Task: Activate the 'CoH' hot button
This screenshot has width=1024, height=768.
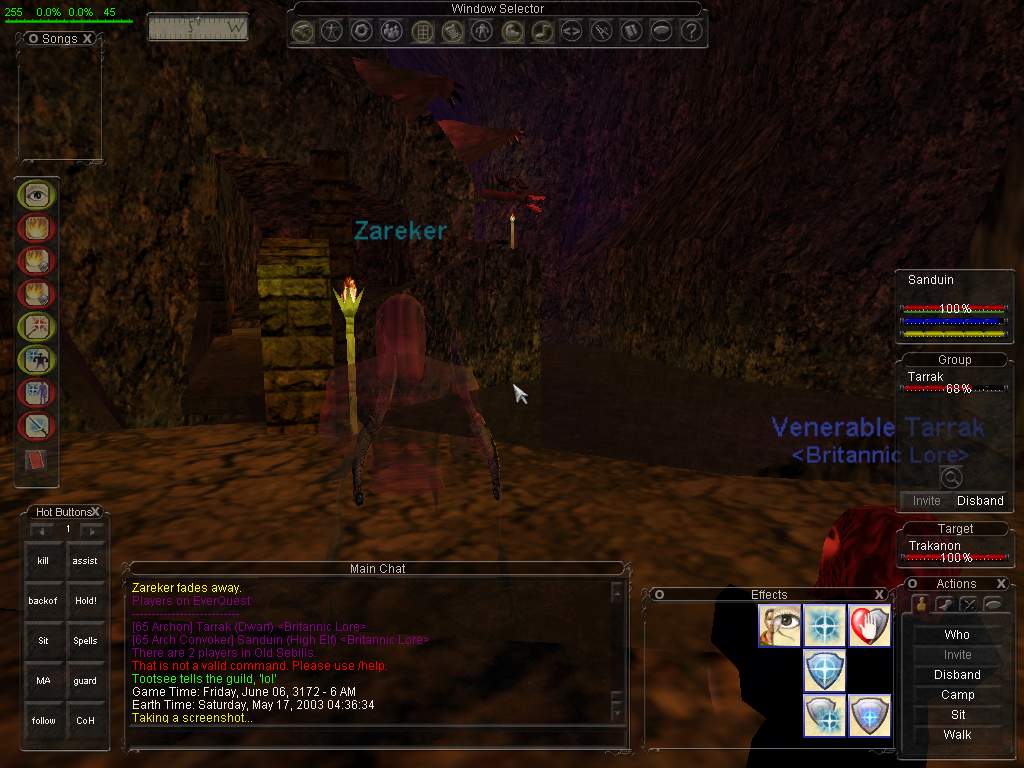Action: 85,720
